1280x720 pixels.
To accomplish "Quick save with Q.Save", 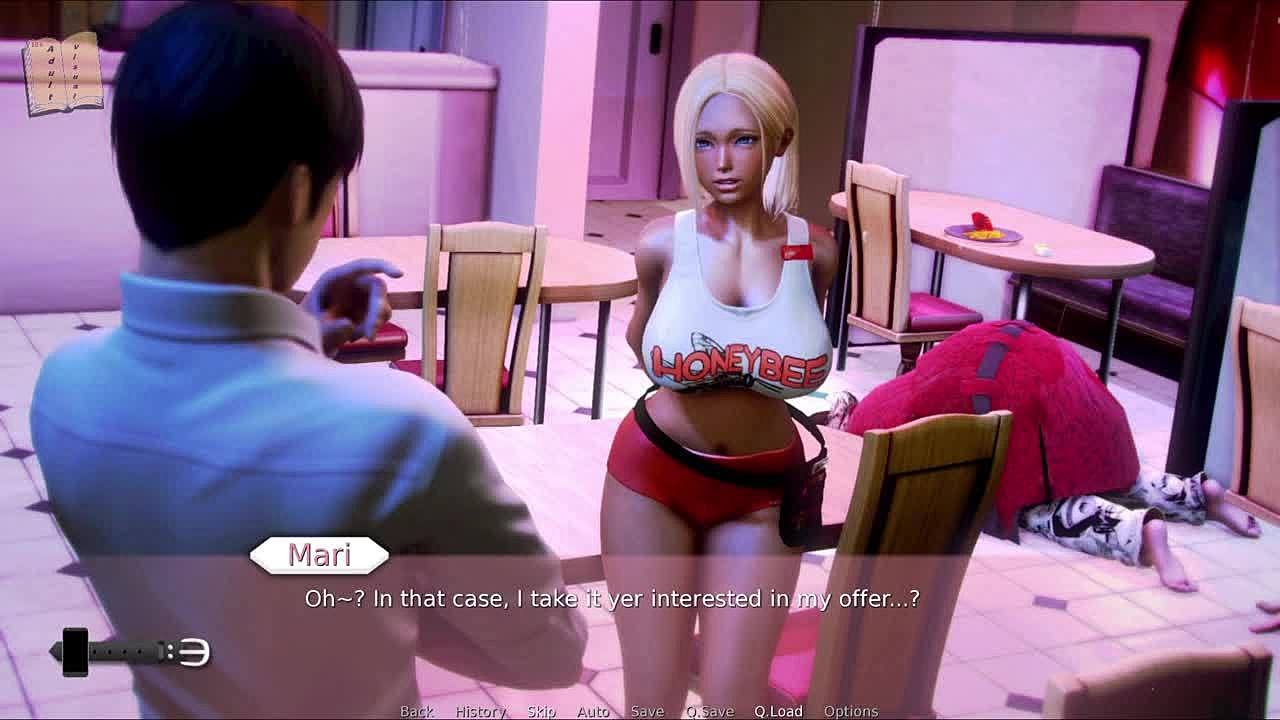I will coord(709,711).
